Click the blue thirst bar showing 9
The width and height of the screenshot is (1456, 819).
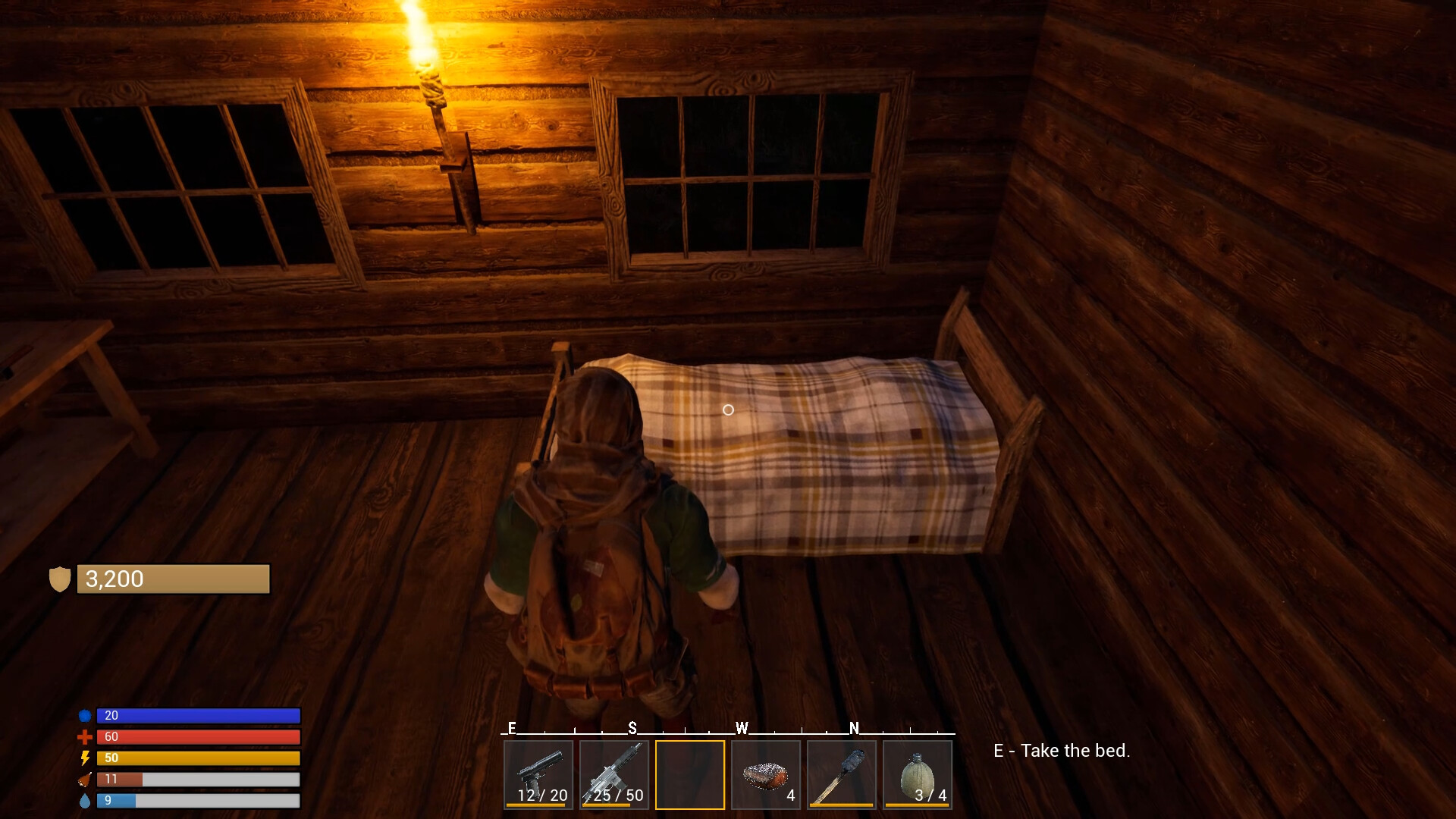tap(197, 799)
